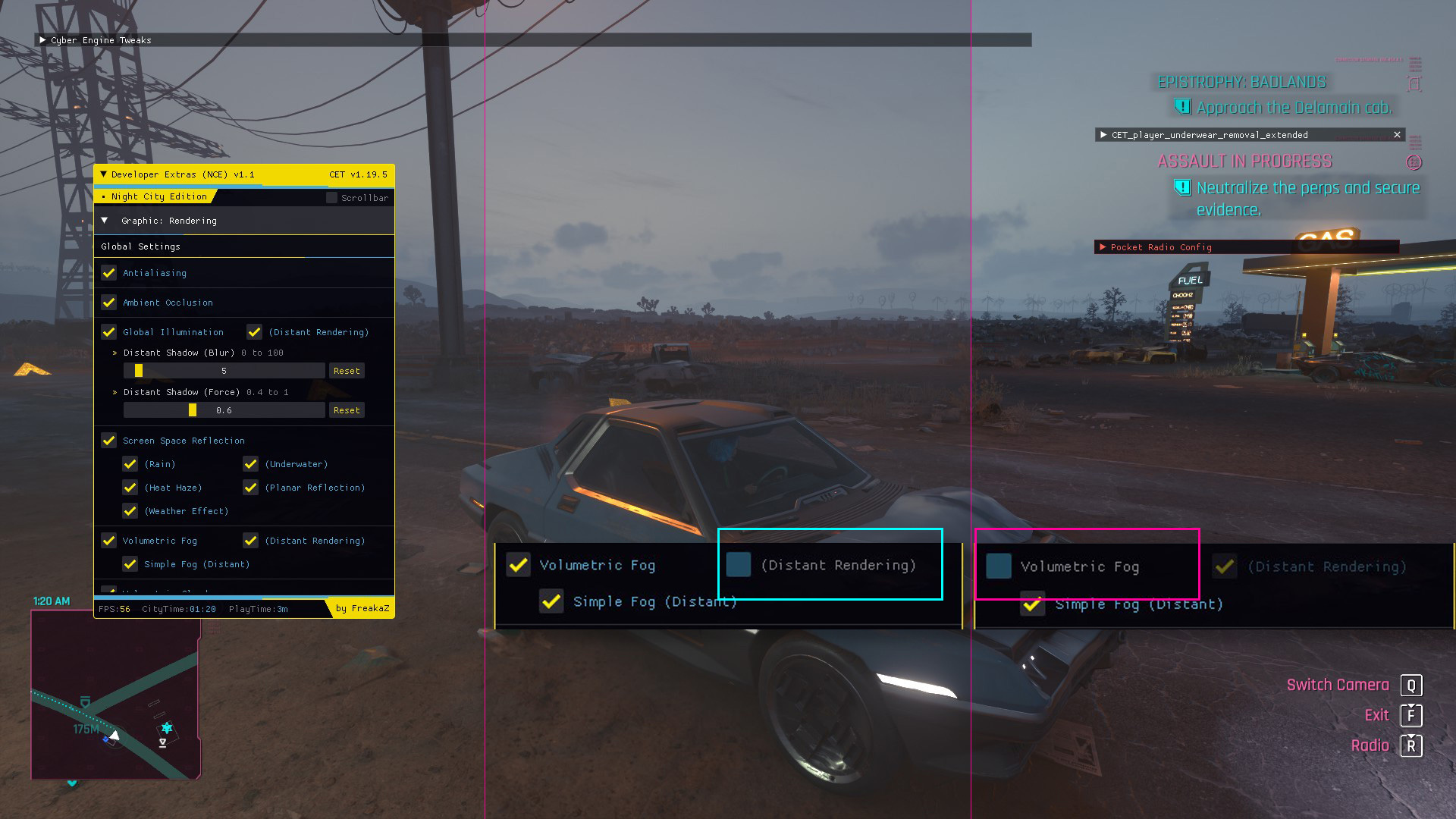This screenshot has height=819, width=1456.
Task: Click the Distant Shadow (Blur) slider
Action: 224,371
